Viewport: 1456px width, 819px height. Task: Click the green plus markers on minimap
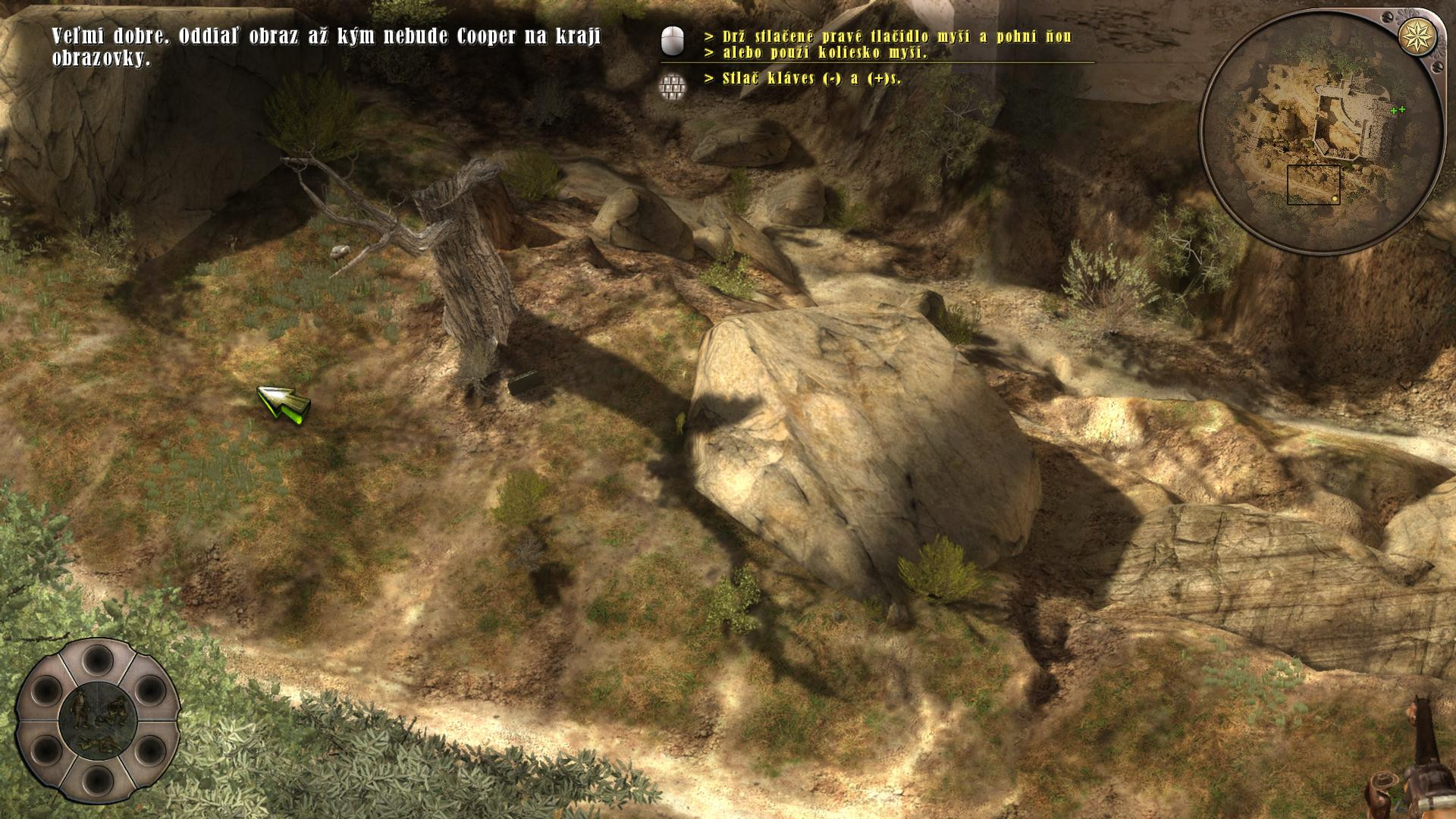tap(1397, 111)
